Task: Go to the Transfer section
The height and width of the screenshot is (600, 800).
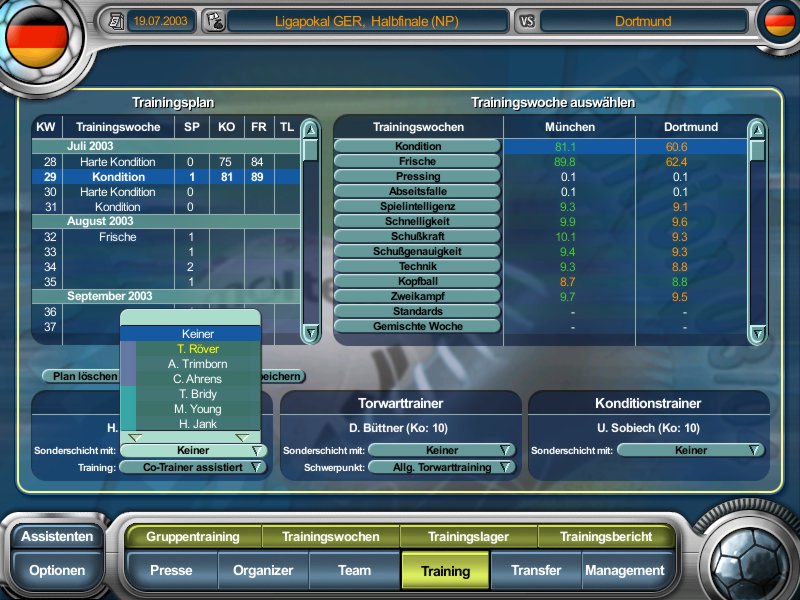Action: click(535, 571)
